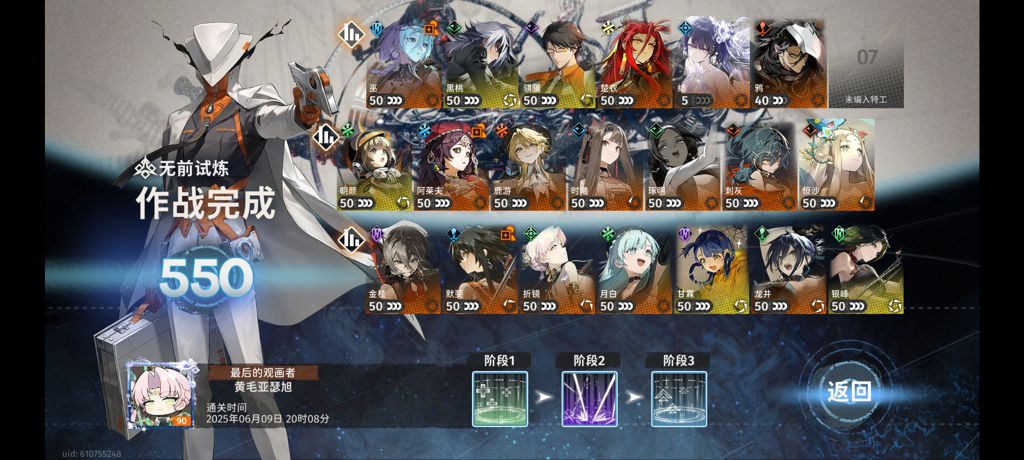View the 阶段3 stage thumbnail
Viewport: 1024px width, 460px height.
coord(679,399)
